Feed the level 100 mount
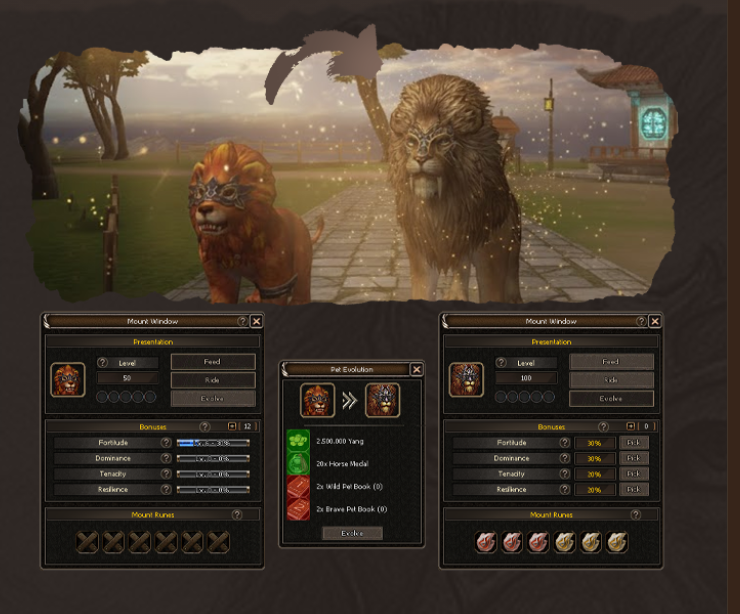 [x=611, y=361]
